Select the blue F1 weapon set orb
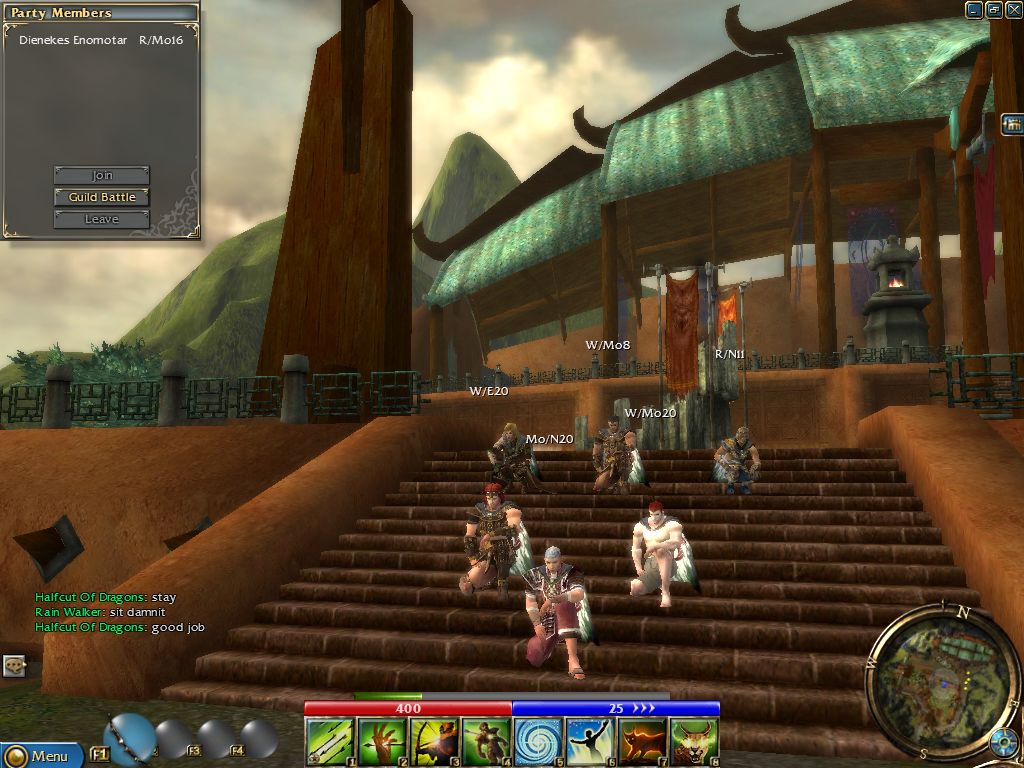This screenshot has width=1024, height=768. (130, 738)
